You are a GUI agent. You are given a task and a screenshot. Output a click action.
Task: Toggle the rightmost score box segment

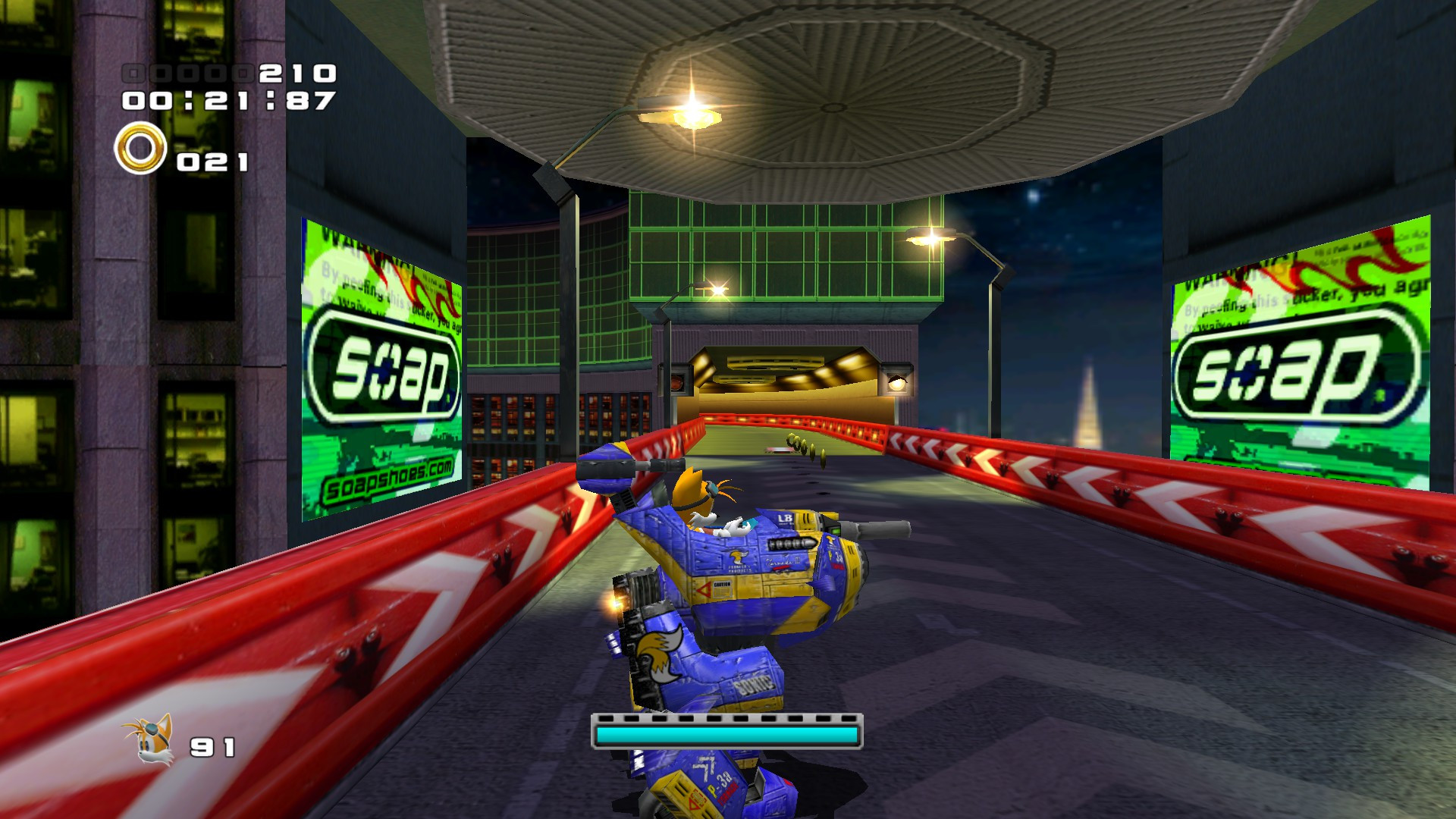[x=244, y=74]
